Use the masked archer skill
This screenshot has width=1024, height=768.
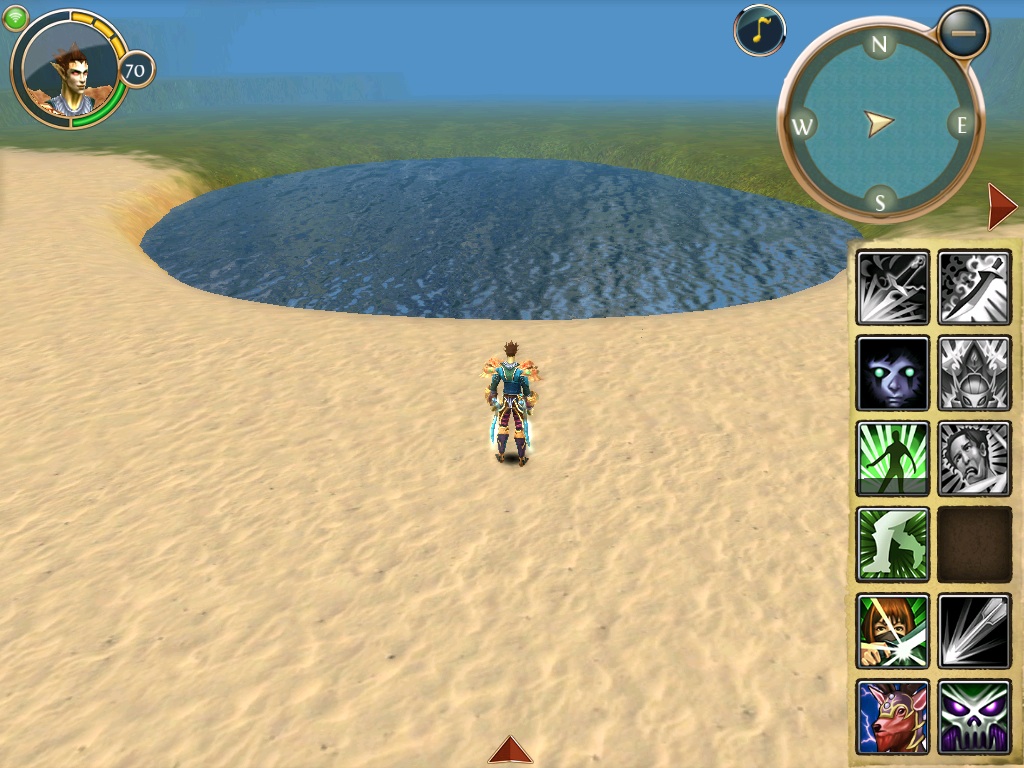893,631
